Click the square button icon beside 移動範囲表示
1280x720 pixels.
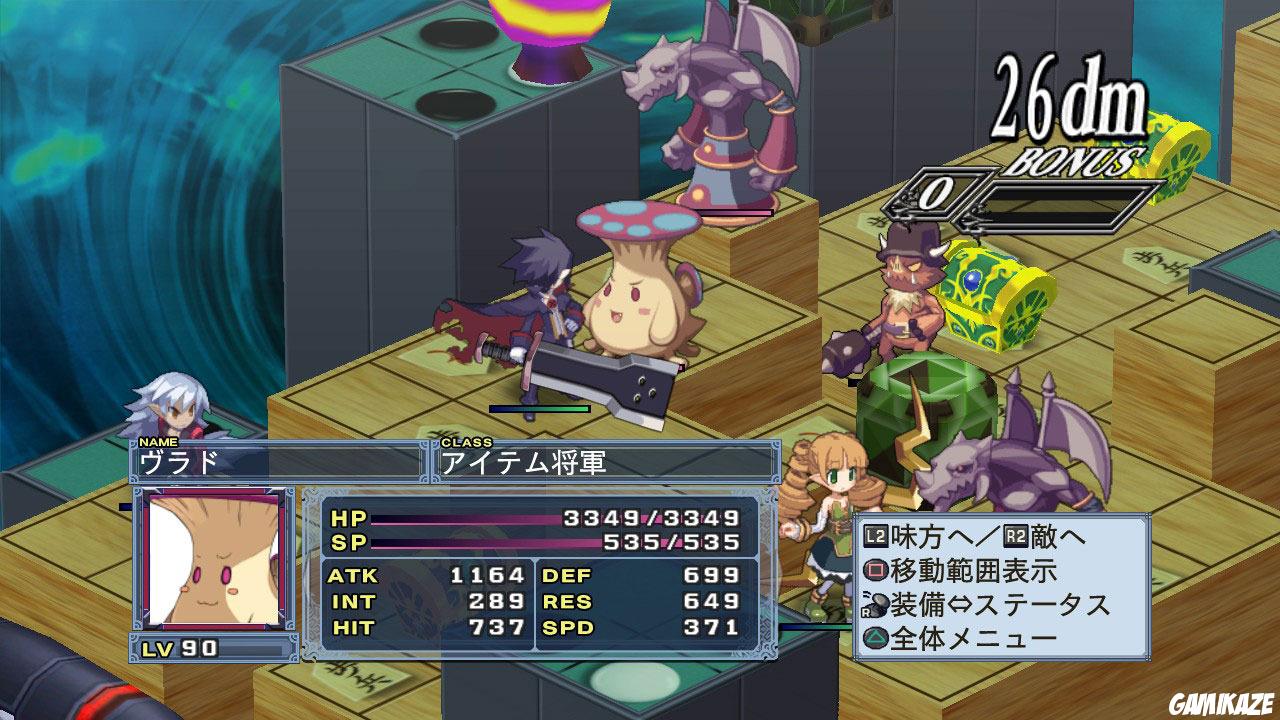tap(878, 569)
